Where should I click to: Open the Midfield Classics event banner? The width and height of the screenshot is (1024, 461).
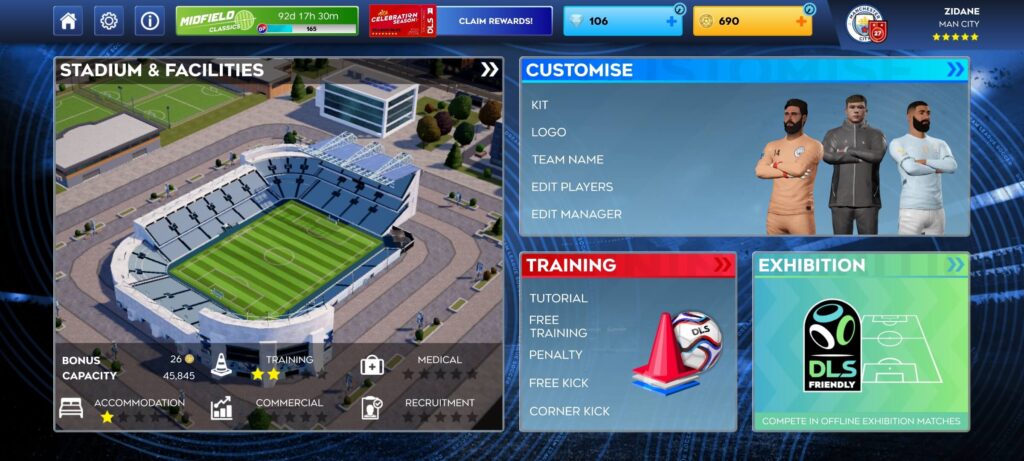point(267,20)
